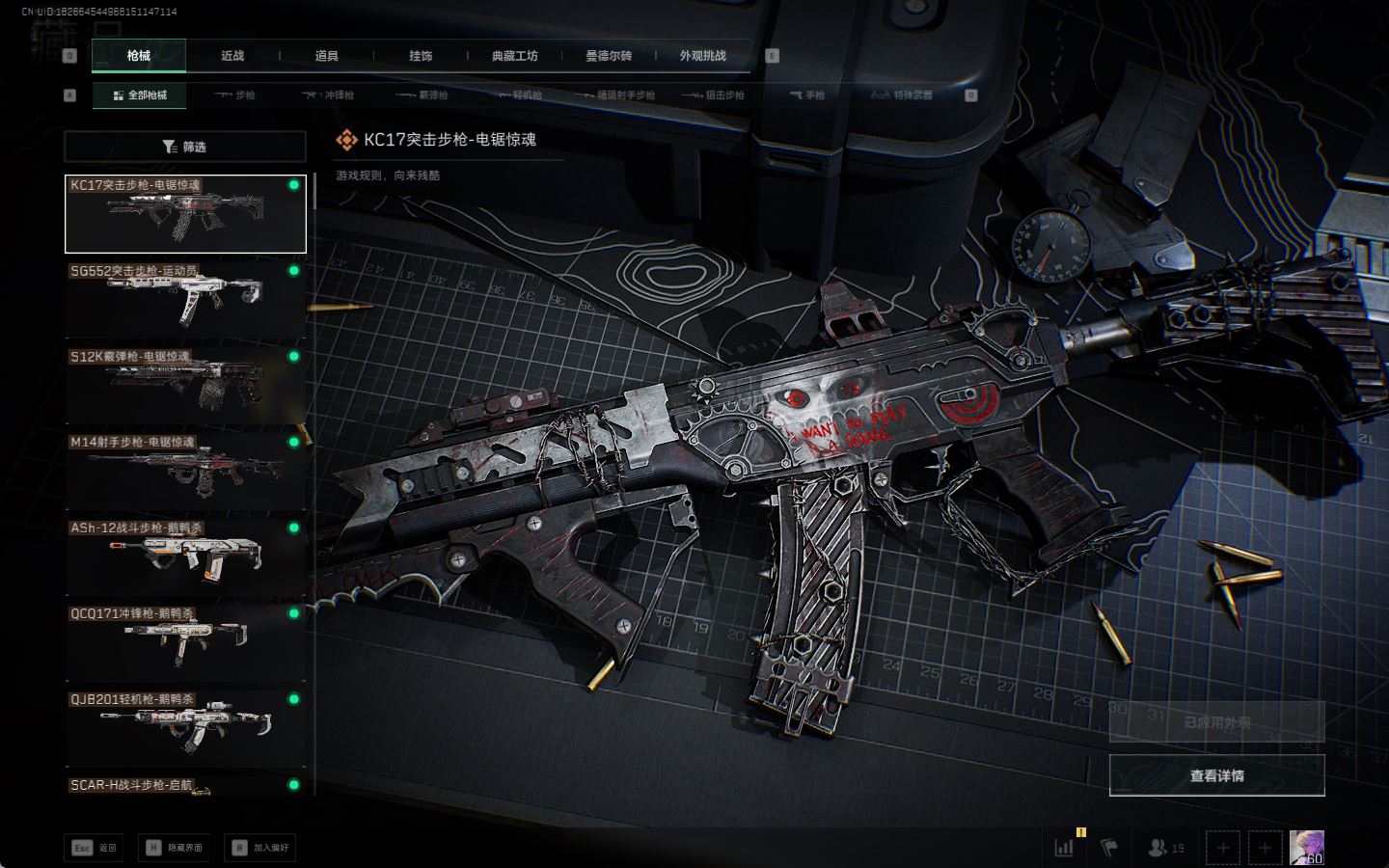The height and width of the screenshot is (868, 1389).
Task: Switch to the 近战 melee tab
Action: tap(232, 56)
